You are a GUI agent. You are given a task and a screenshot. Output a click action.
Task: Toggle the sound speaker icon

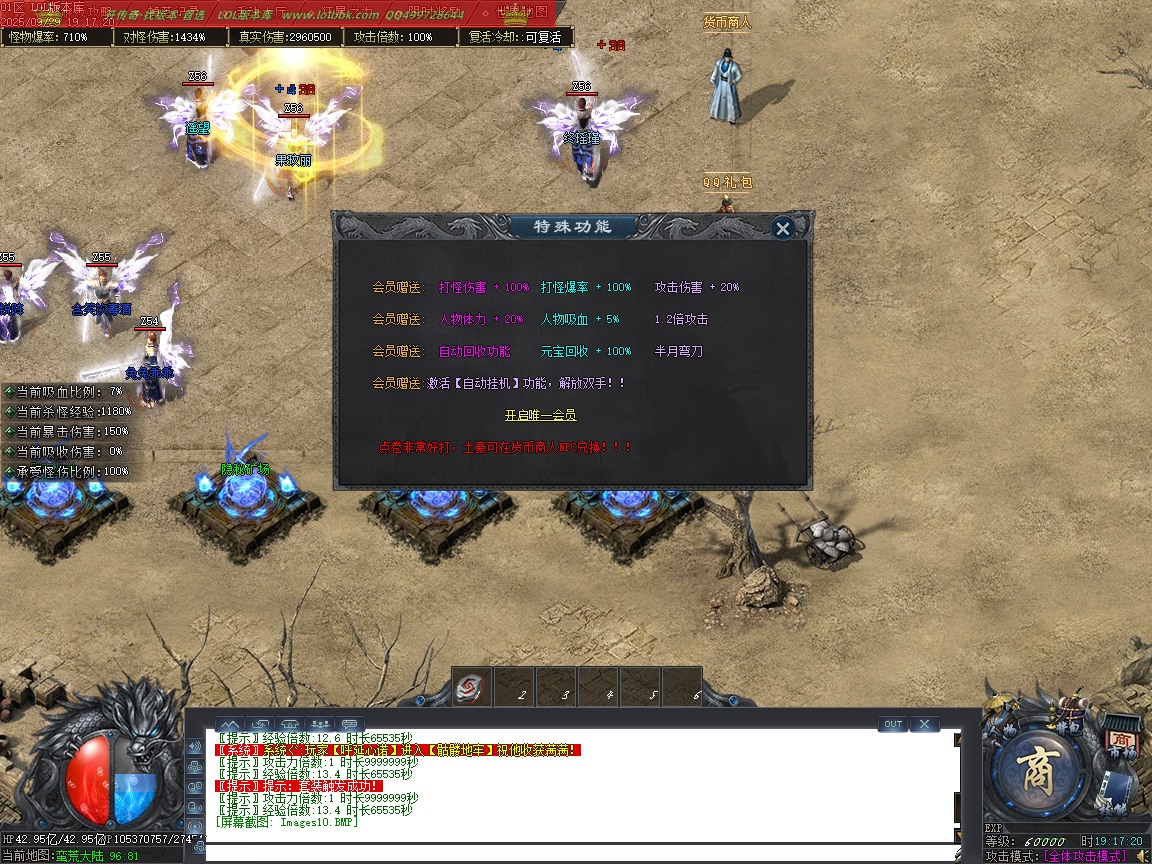[x=1142, y=856]
